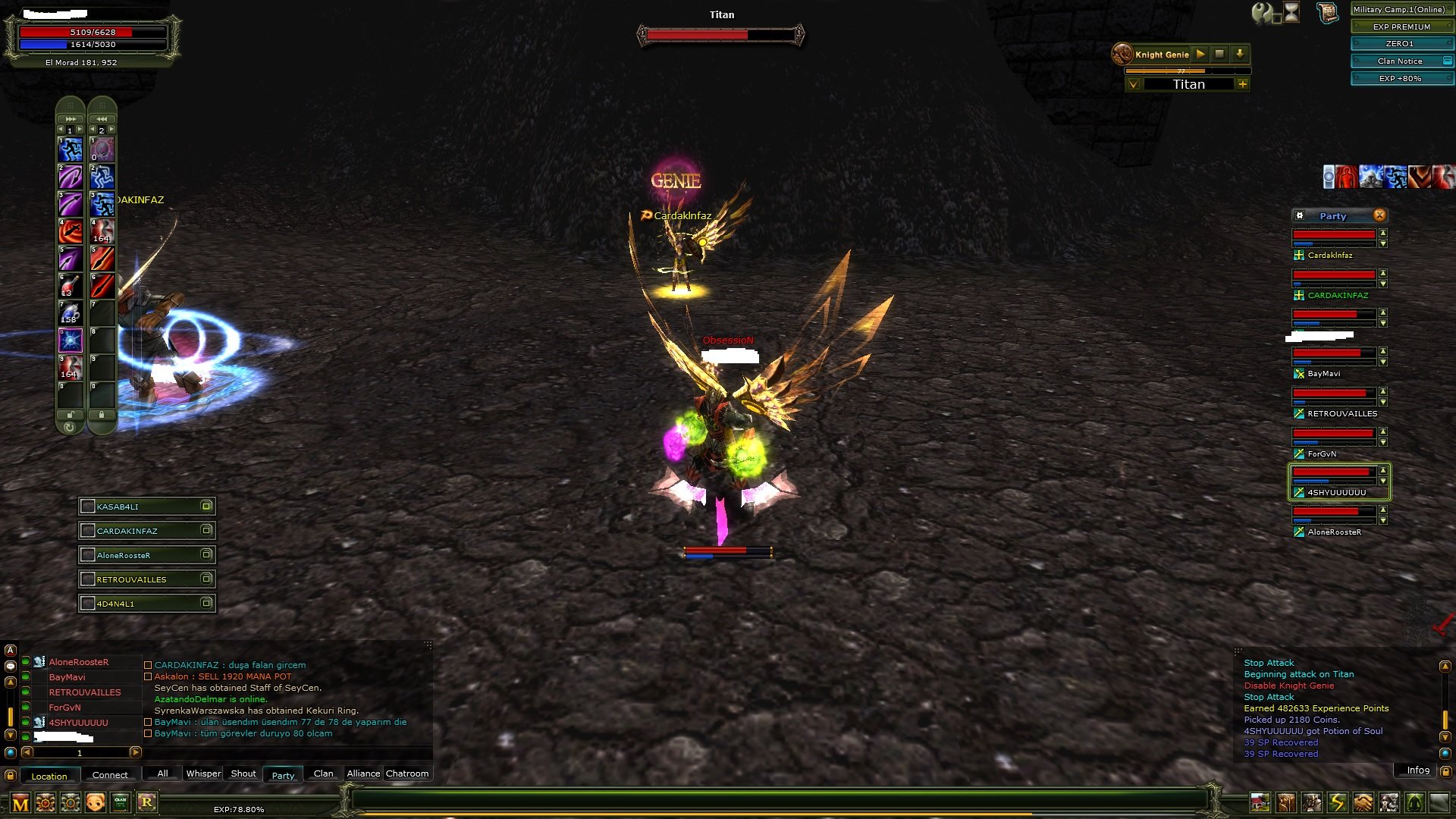Select the lightning skills icon in bottom bar
The height and width of the screenshot is (819, 1456).
tap(1336, 803)
